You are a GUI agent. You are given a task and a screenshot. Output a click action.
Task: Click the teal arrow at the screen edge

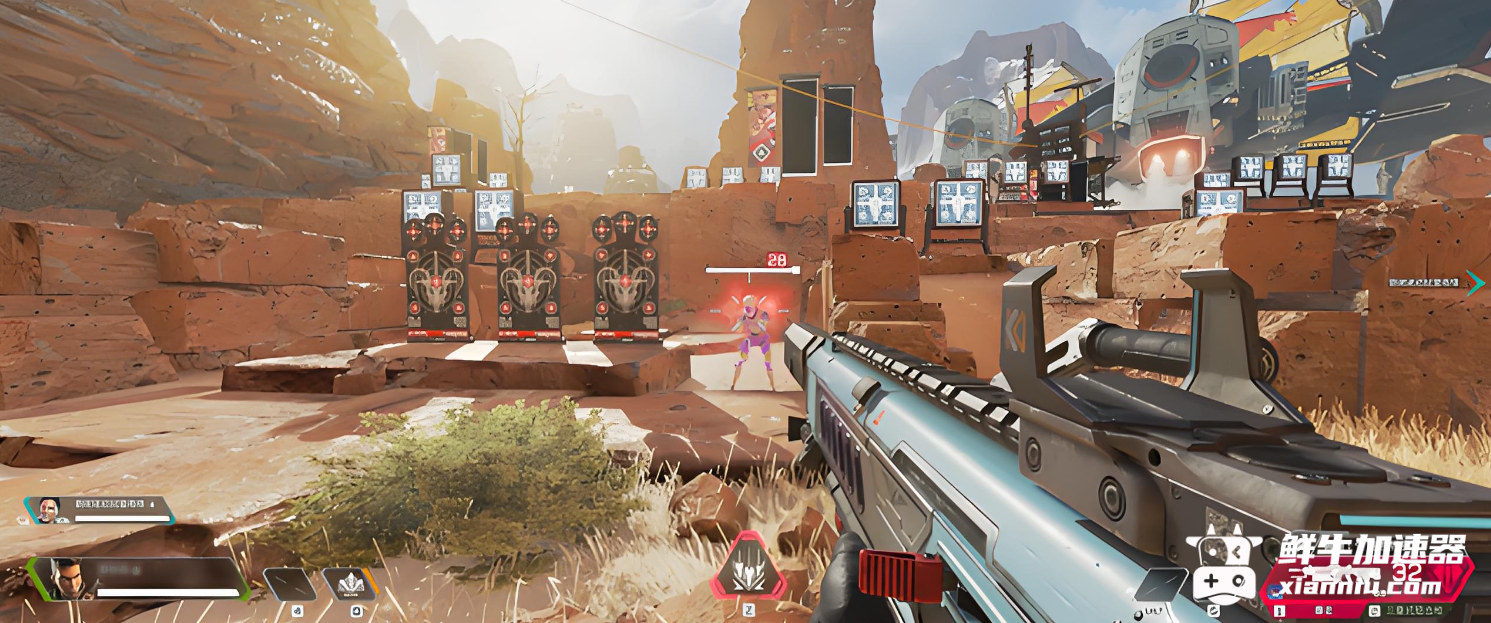pos(1475,284)
